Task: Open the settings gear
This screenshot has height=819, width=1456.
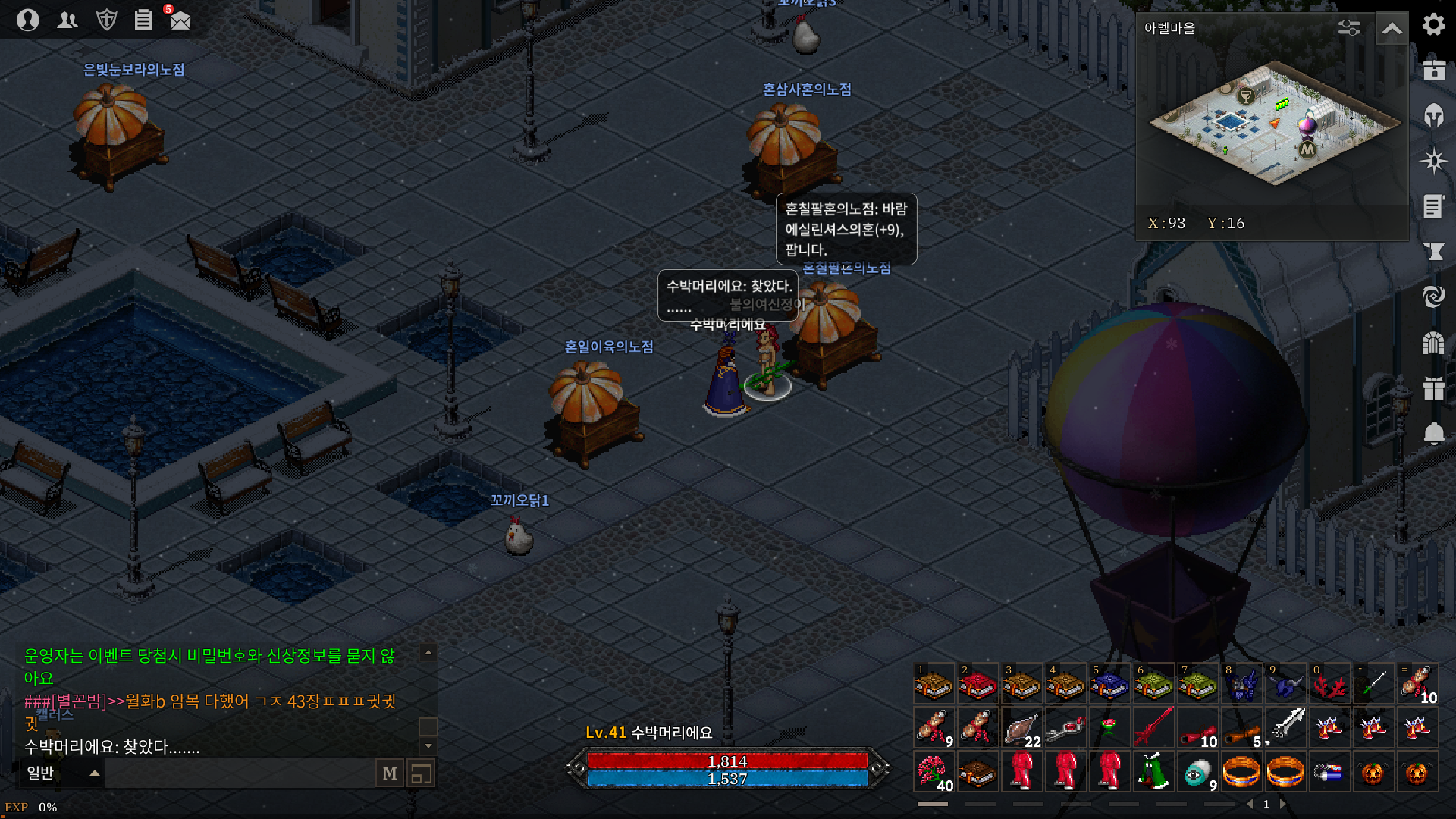Action: (1433, 24)
